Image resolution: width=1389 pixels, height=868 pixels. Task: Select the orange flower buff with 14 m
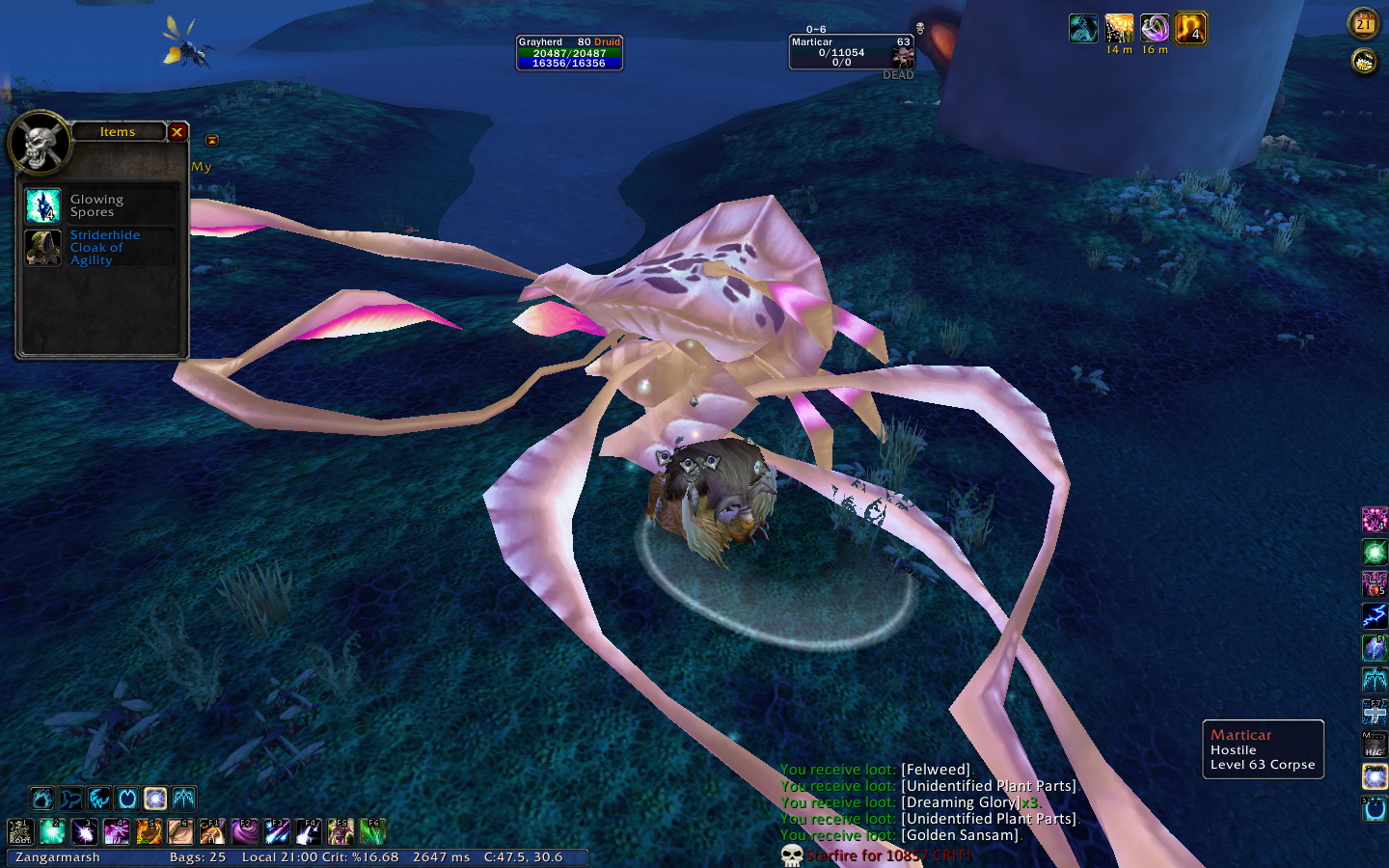coord(1119,29)
